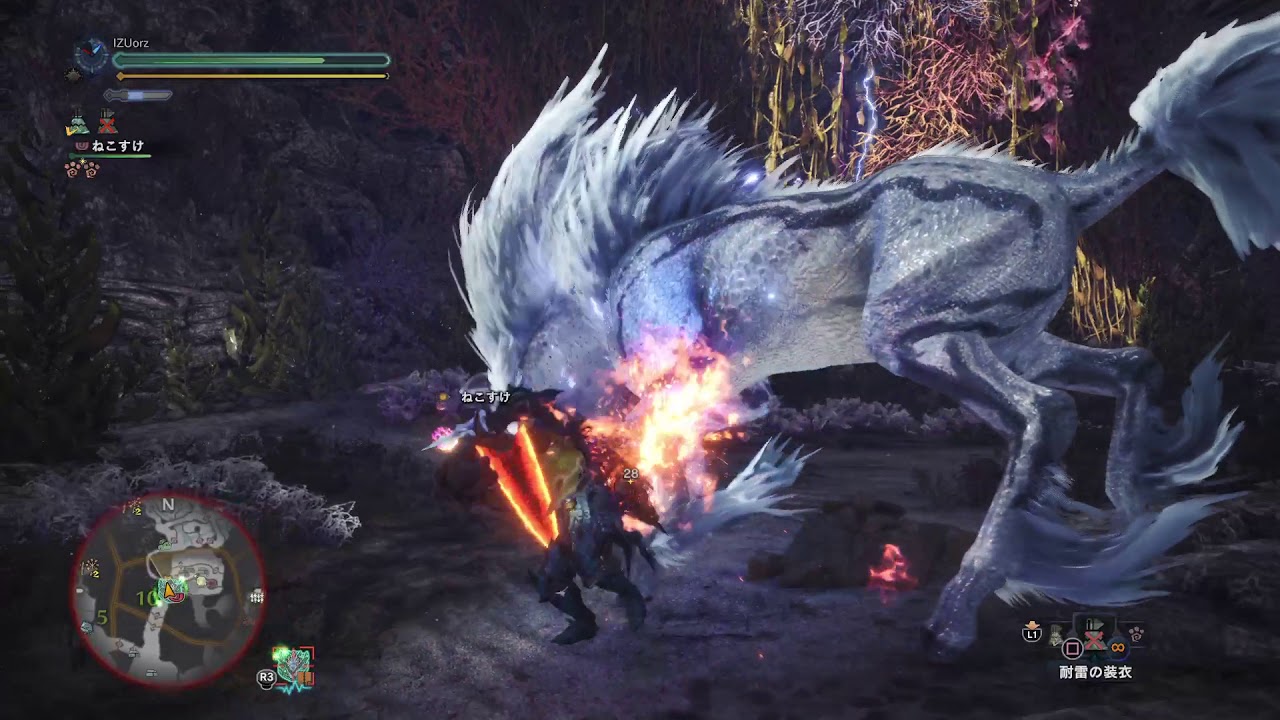Select the Palico name ねこすけ in HUD
The width and height of the screenshot is (1280, 720).
(118, 146)
